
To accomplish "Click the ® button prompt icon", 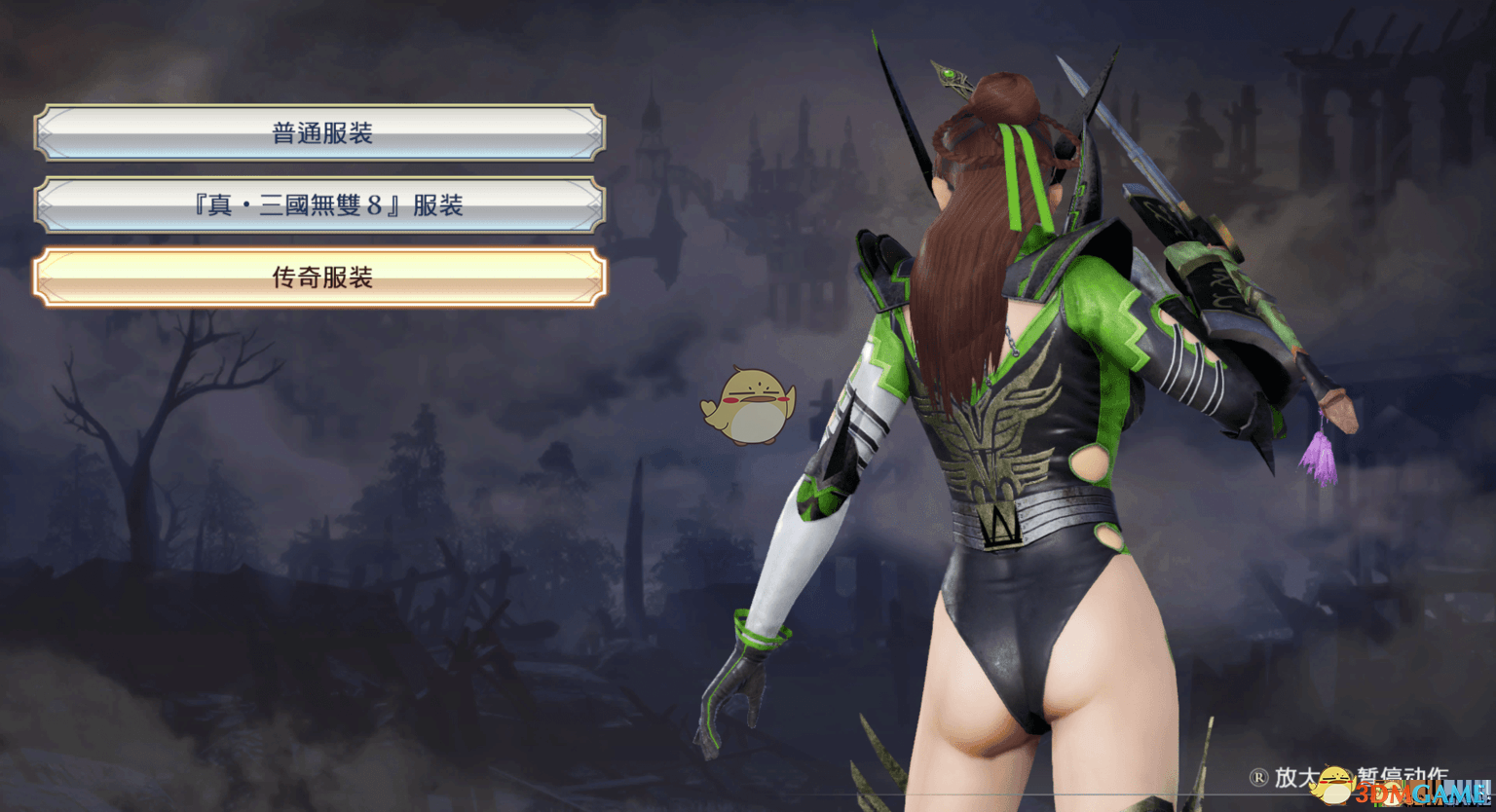I will pyautogui.click(x=1258, y=776).
